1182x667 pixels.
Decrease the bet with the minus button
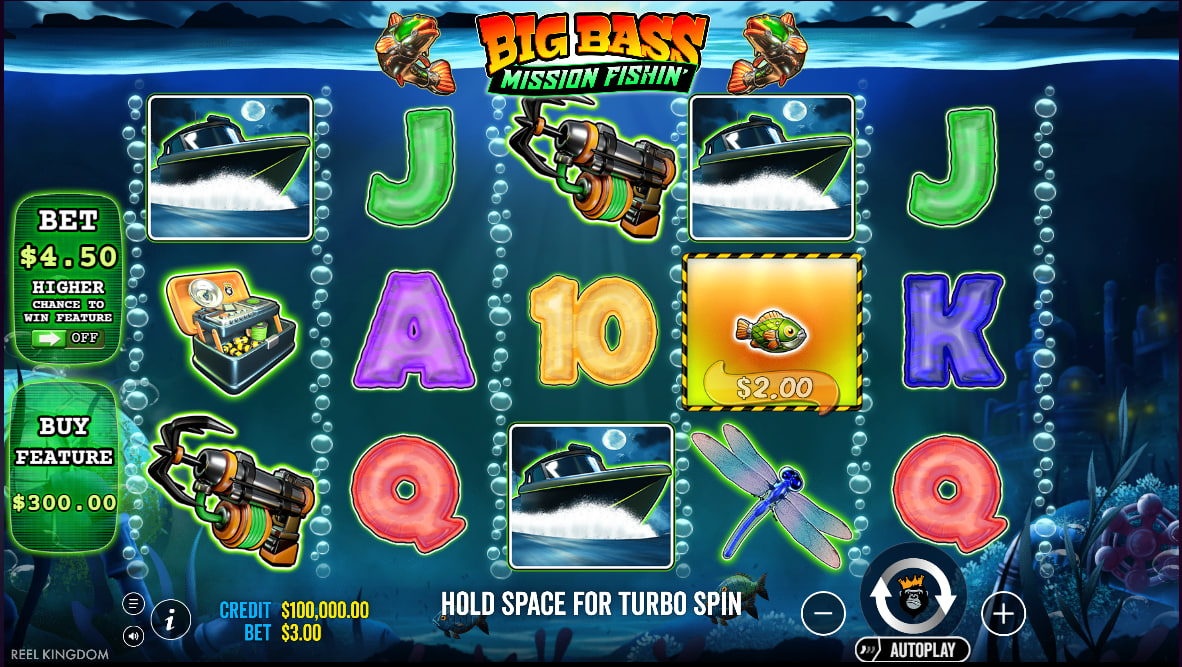823,613
